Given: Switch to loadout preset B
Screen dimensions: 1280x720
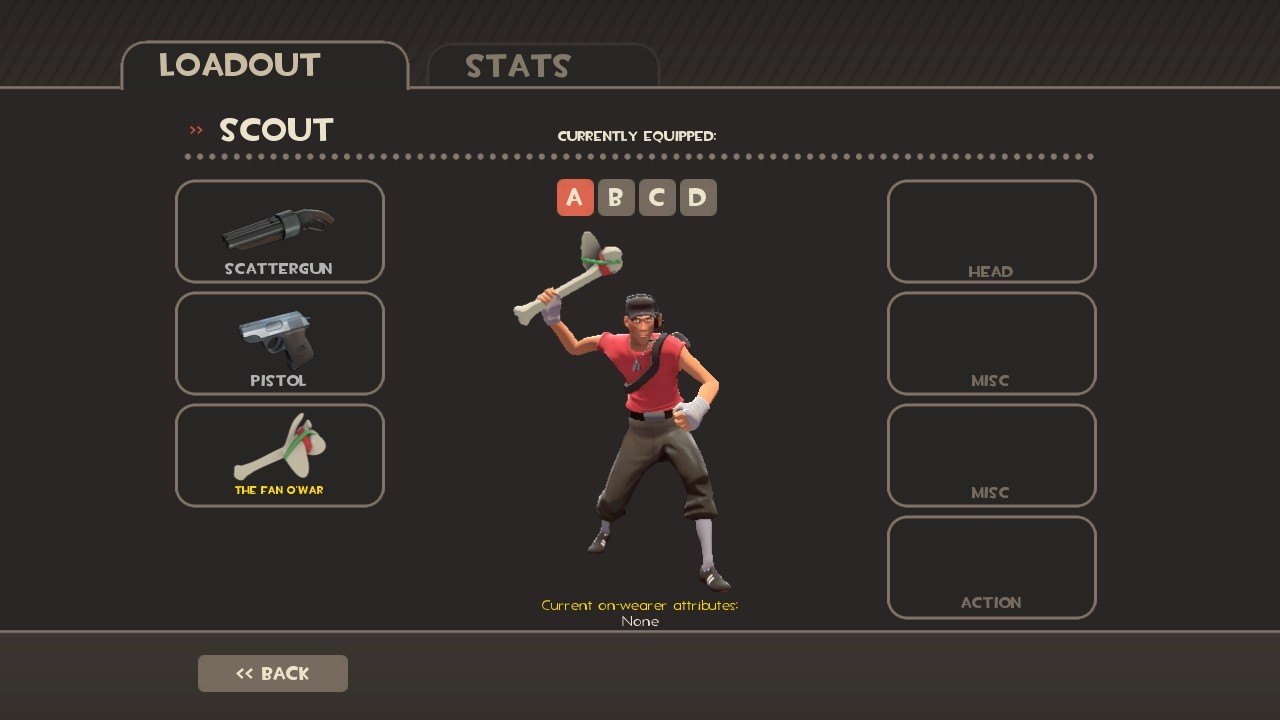Looking at the screenshot, I should click(x=615, y=198).
